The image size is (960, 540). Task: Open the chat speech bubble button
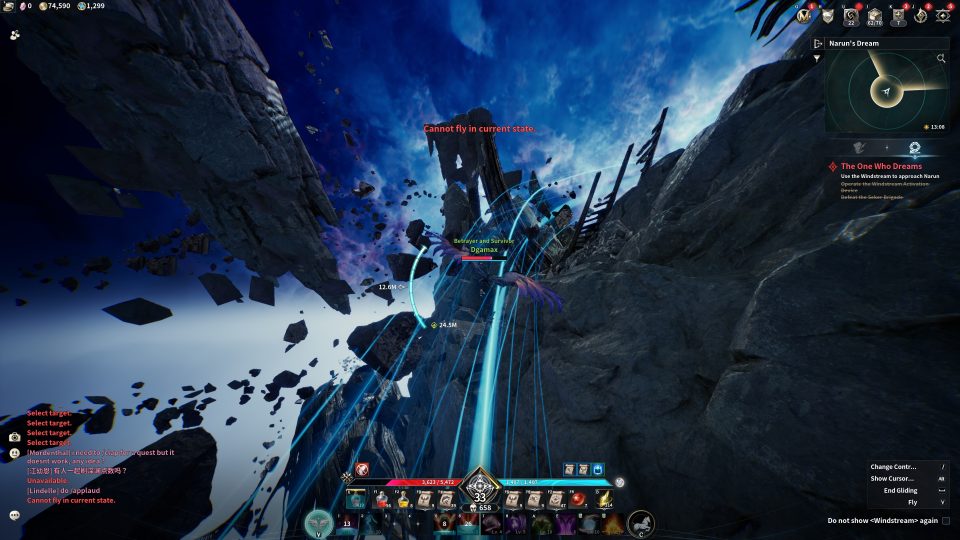tap(15, 515)
